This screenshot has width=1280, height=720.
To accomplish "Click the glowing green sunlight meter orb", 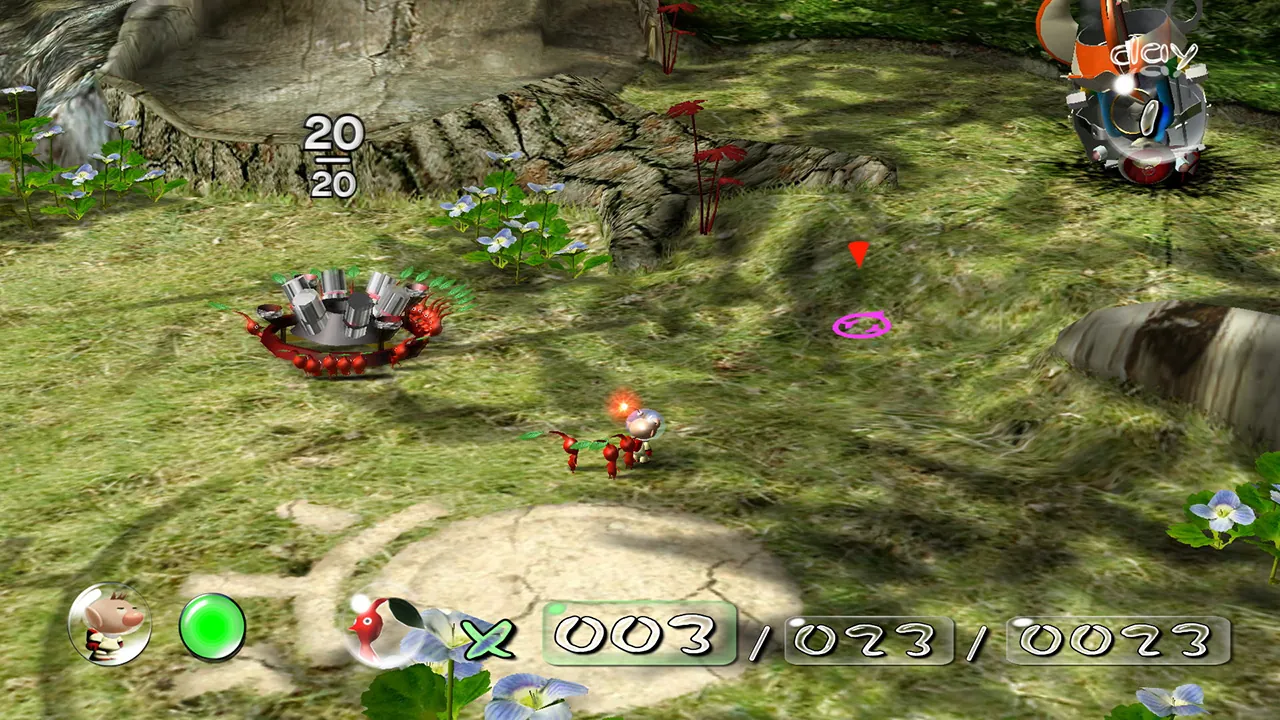I will click(213, 627).
